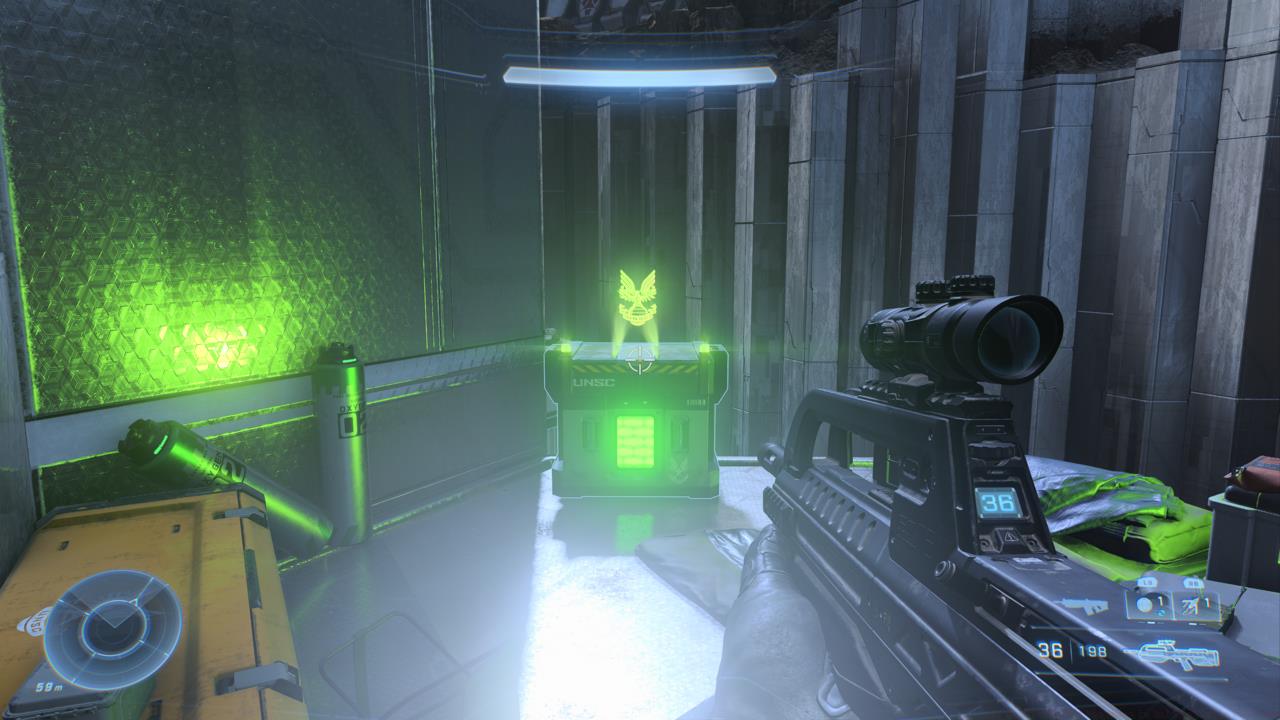Click the frag grenade icon in the equipment slot

click(x=1142, y=603)
